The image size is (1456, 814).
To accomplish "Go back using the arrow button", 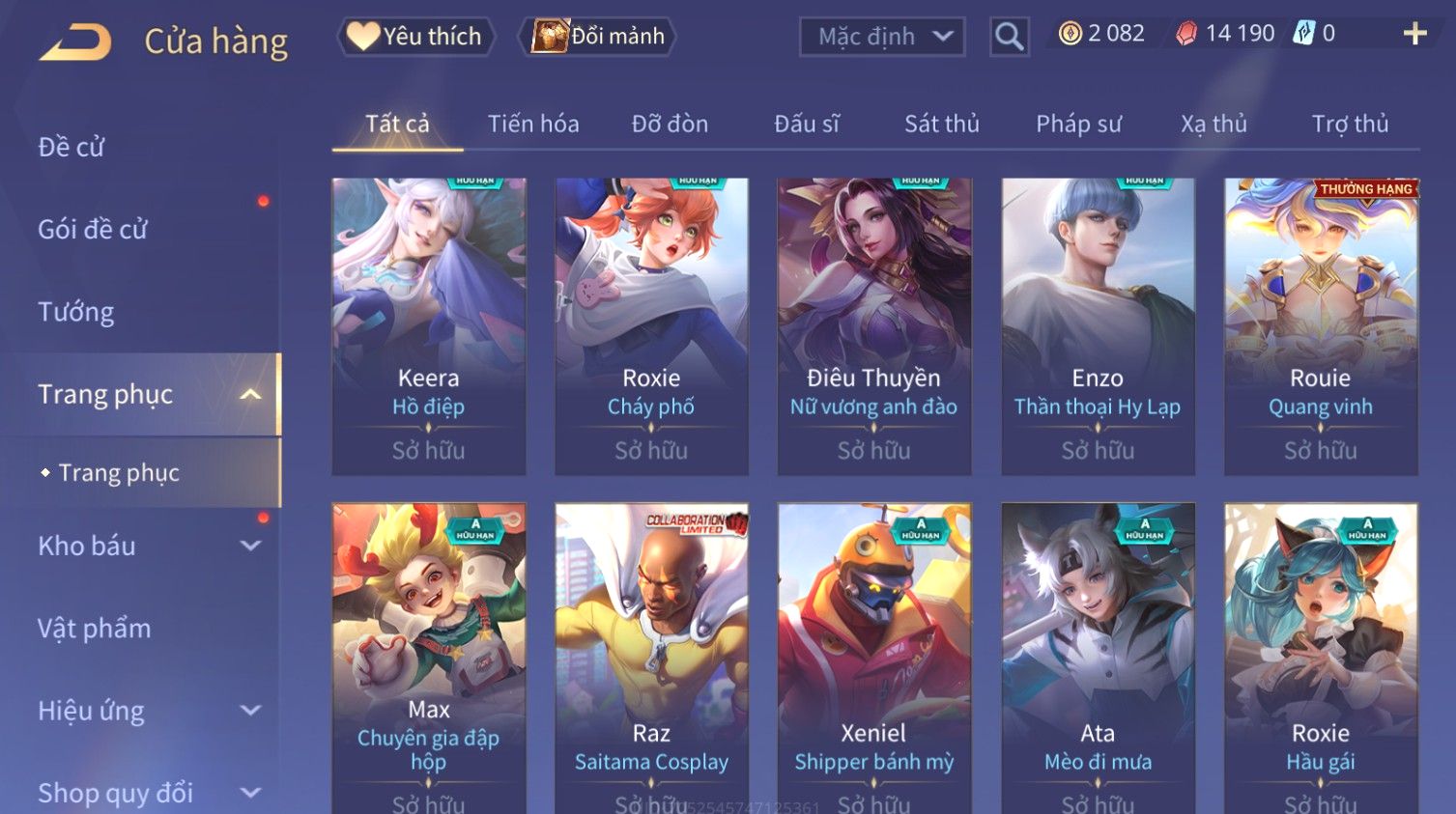I will tap(75, 42).
